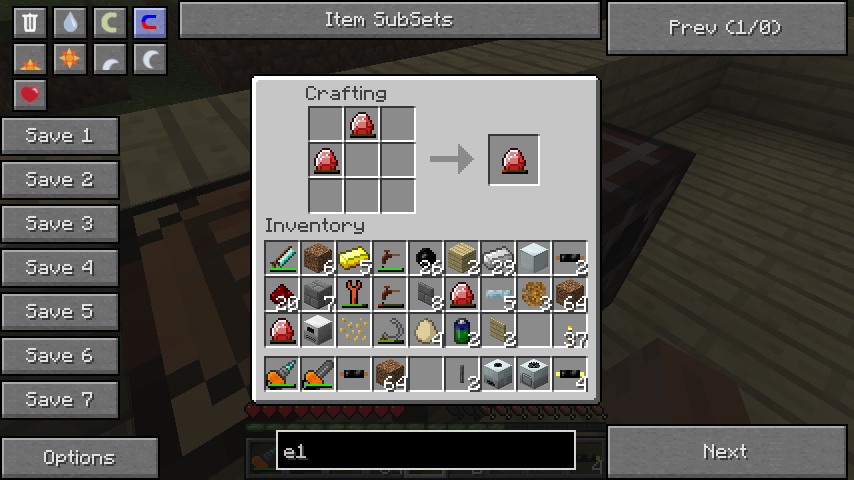Grab the iron ingot stack of 29
This screenshot has width=854, height=480.
pos(498,258)
